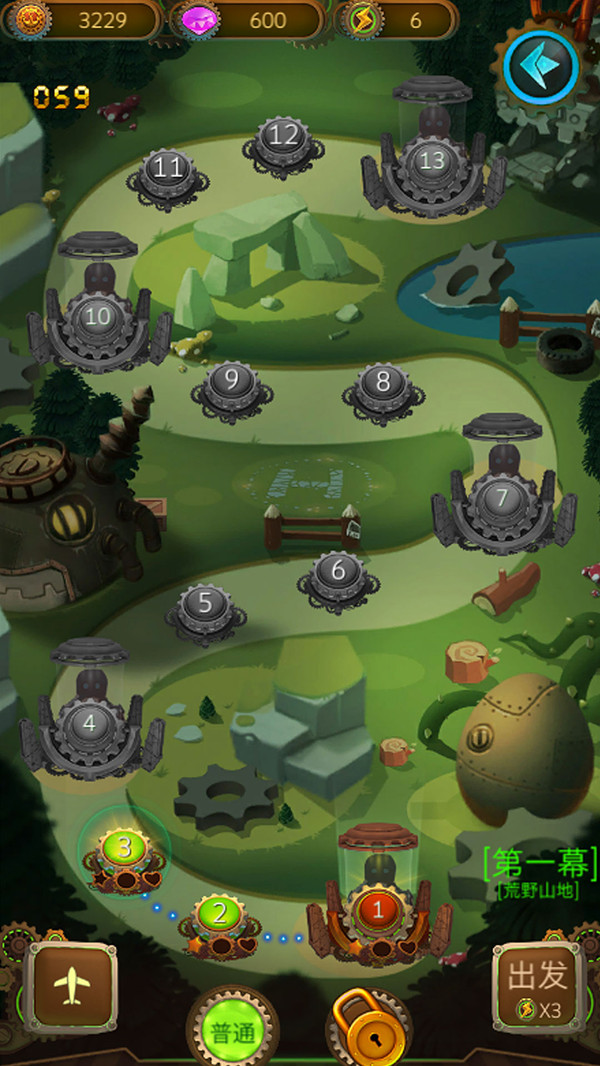The width and height of the screenshot is (600, 1066).
Task: Open the airplane hangar button
Action: (x=71, y=987)
